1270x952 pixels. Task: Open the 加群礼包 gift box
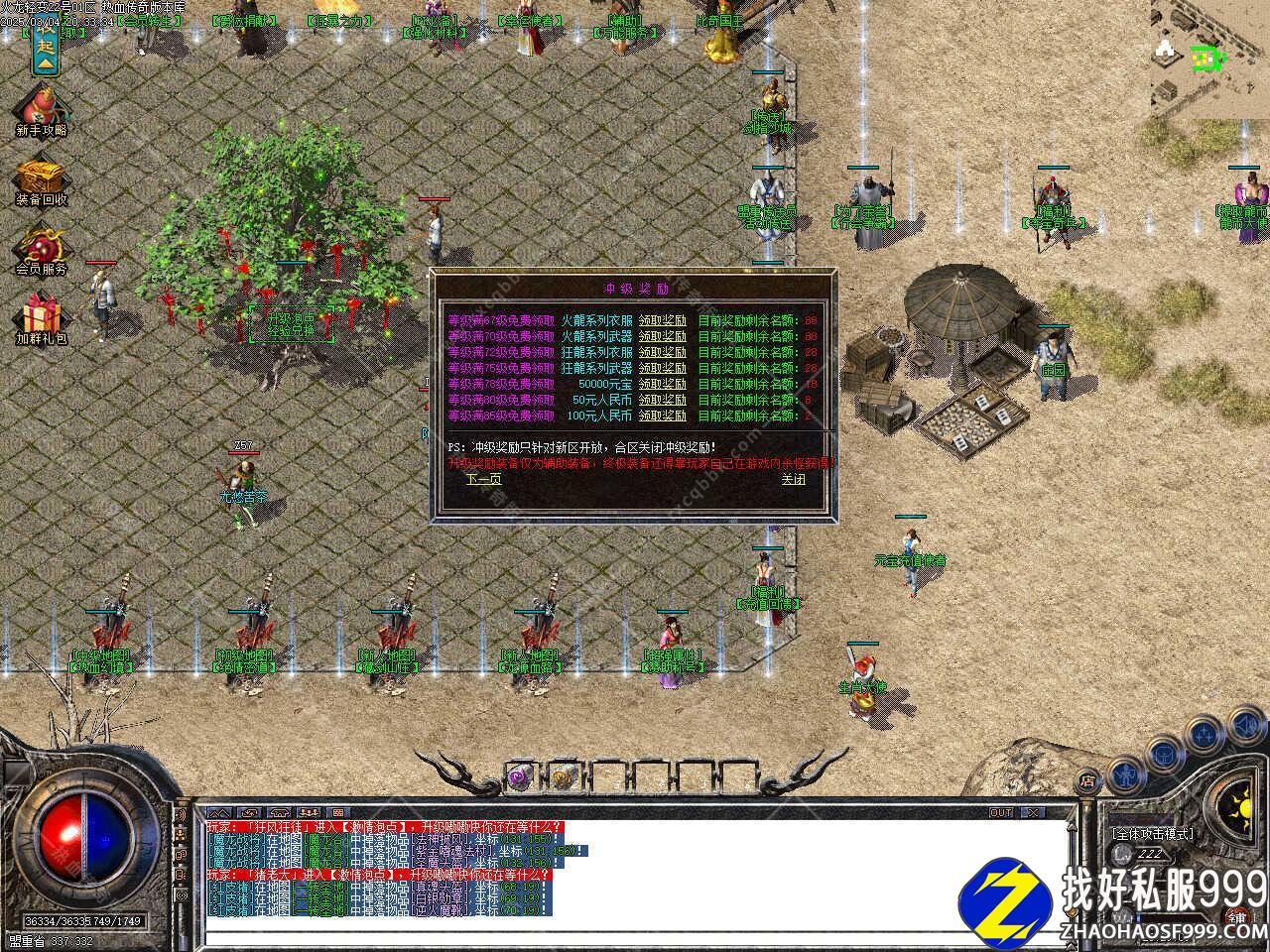tap(42, 318)
